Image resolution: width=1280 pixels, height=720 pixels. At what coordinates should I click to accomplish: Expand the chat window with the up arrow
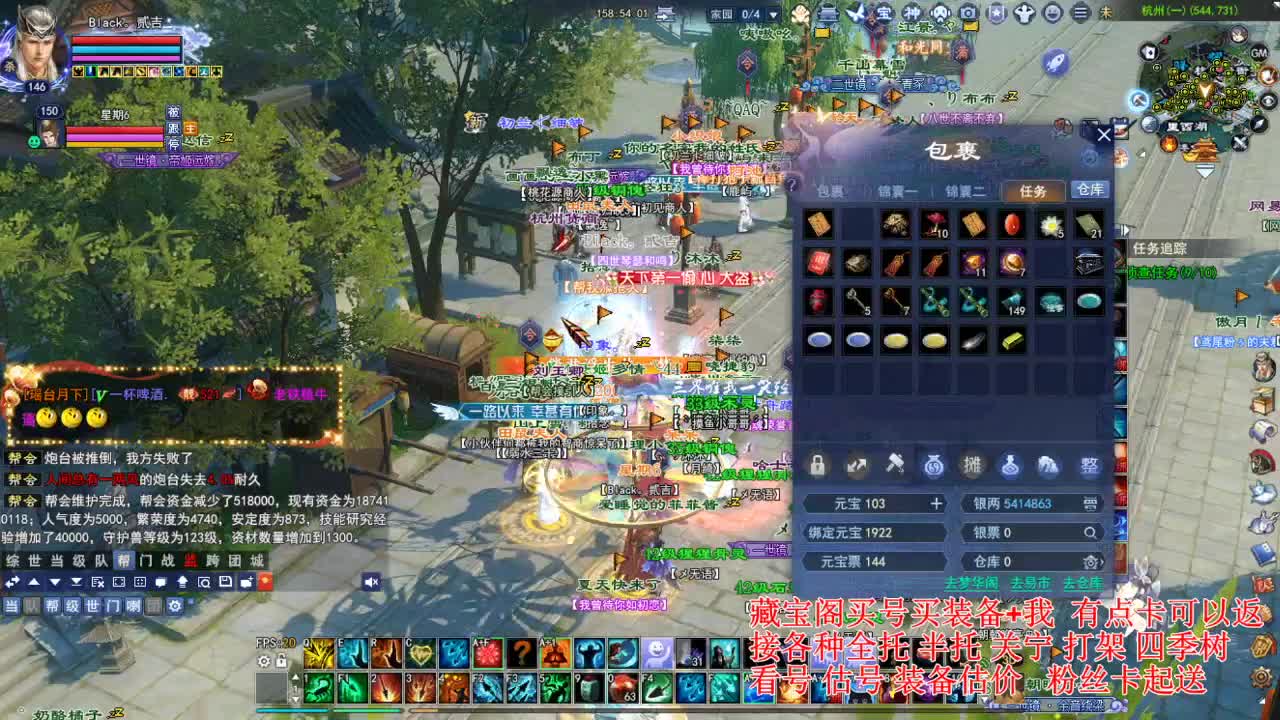click(34, 583)
